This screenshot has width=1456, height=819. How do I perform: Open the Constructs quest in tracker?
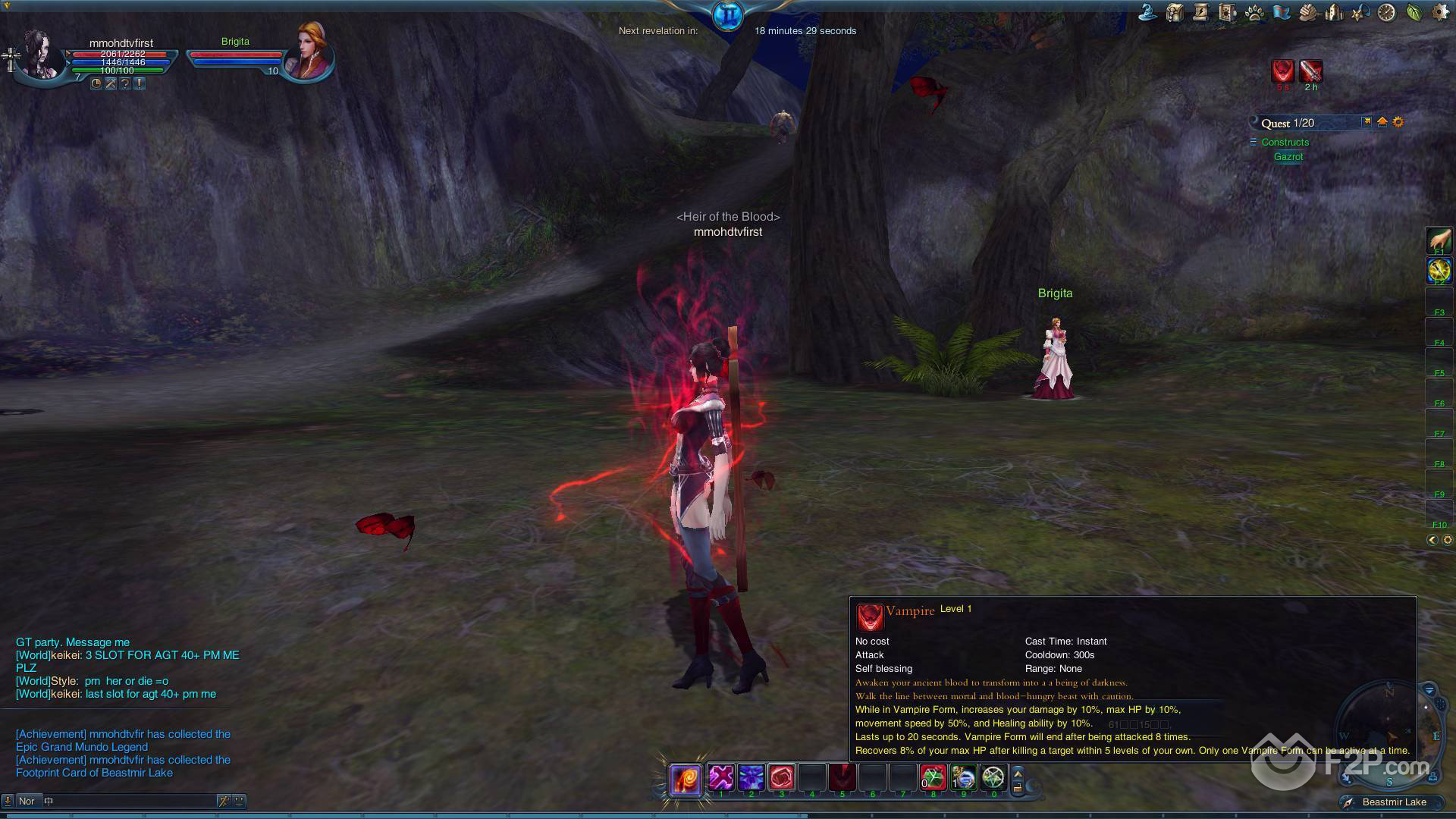[x=1285, y=142]
